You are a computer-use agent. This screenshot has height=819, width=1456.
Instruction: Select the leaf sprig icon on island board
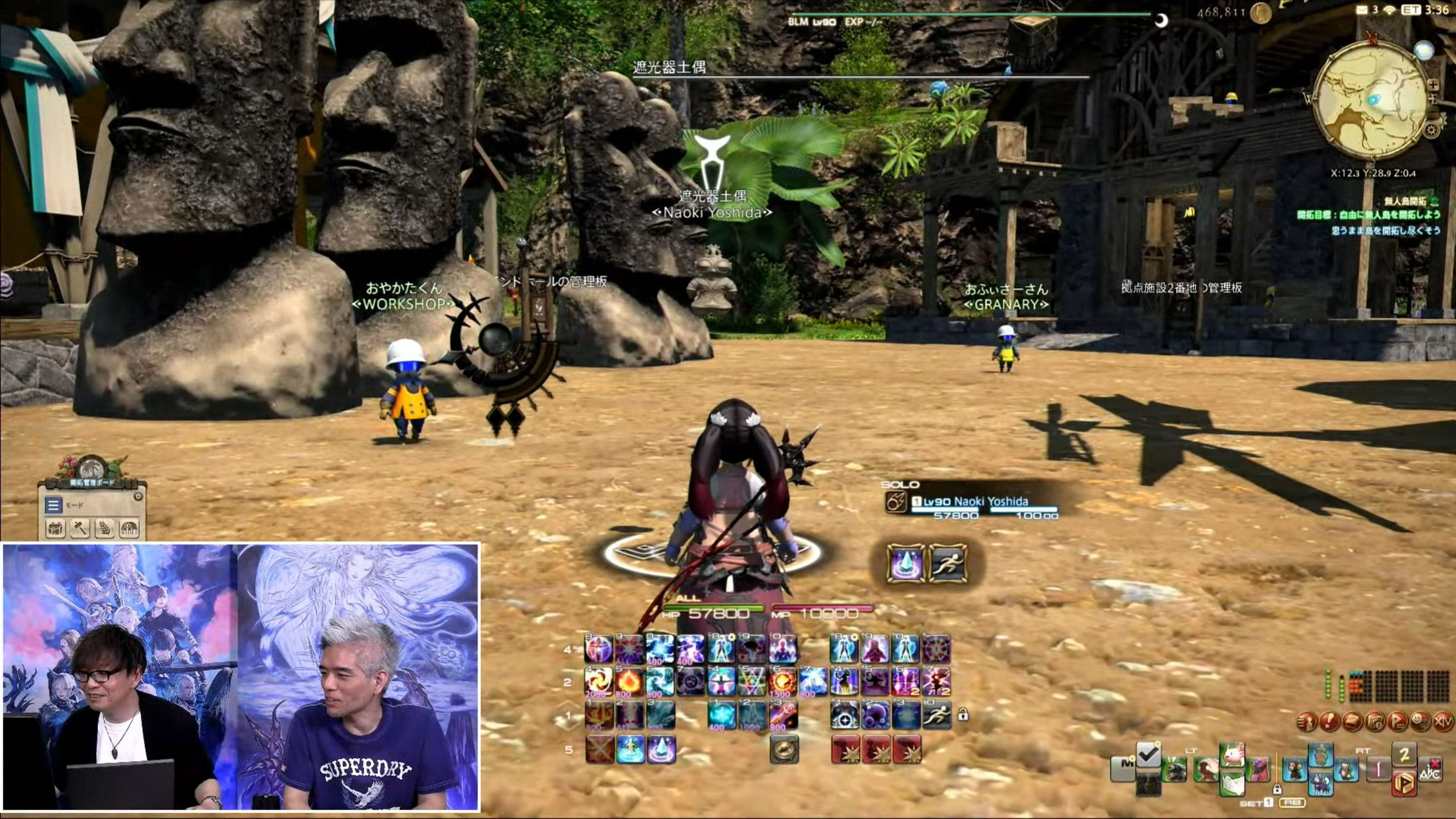104,529
